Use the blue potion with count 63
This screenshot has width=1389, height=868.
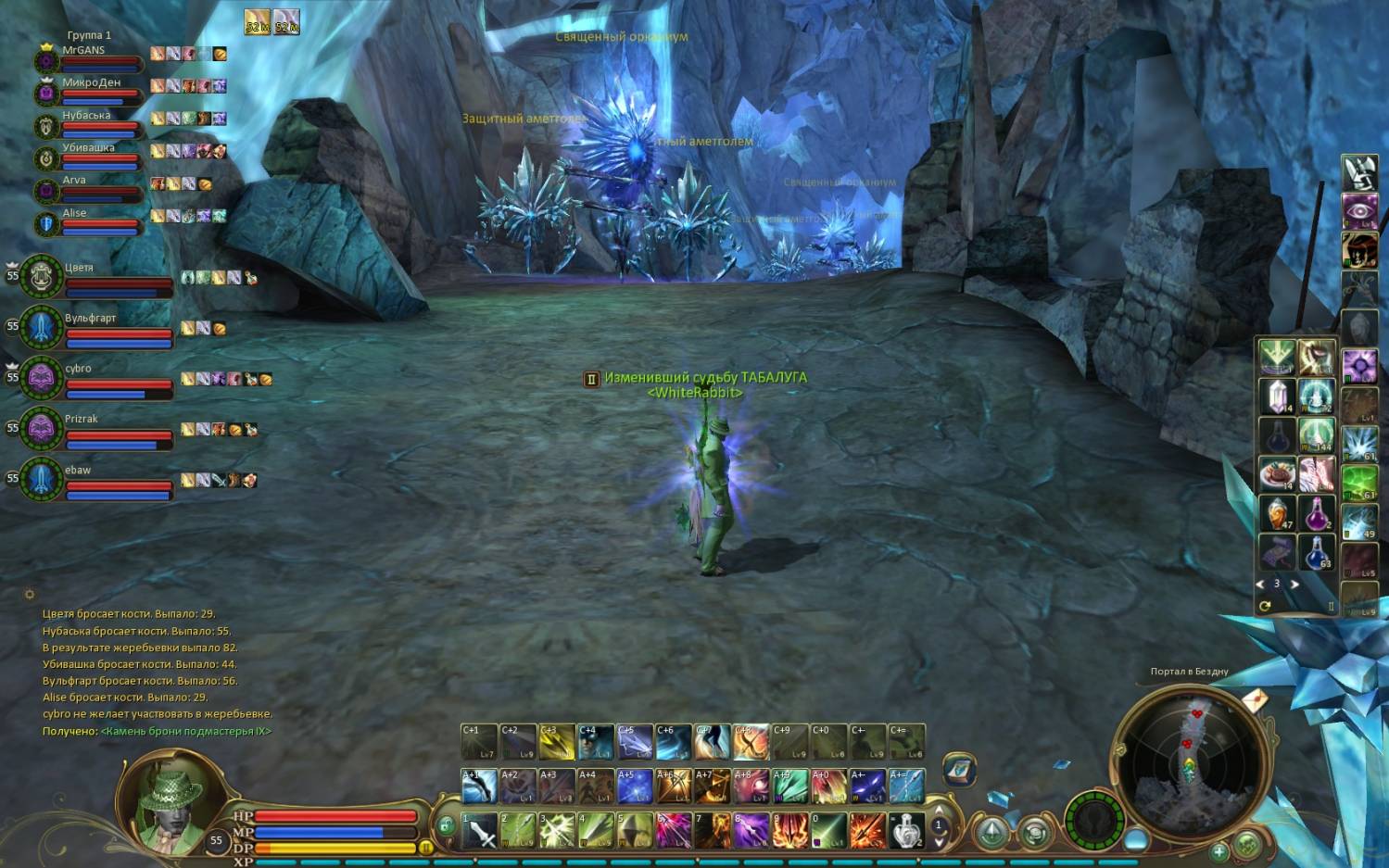[1316, 553]
